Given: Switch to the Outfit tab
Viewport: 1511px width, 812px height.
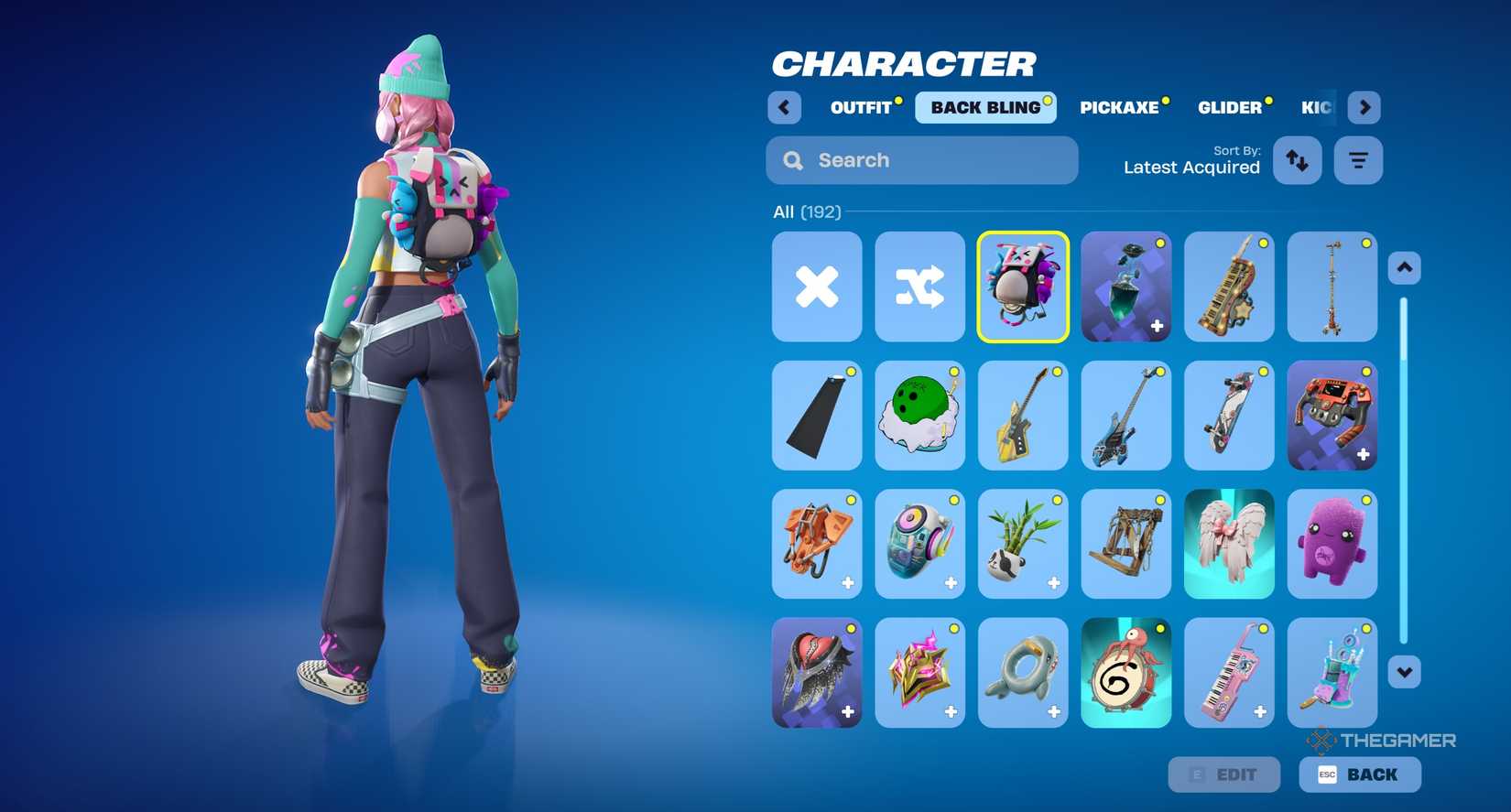Looking at the screenshot, I should 862,107.
